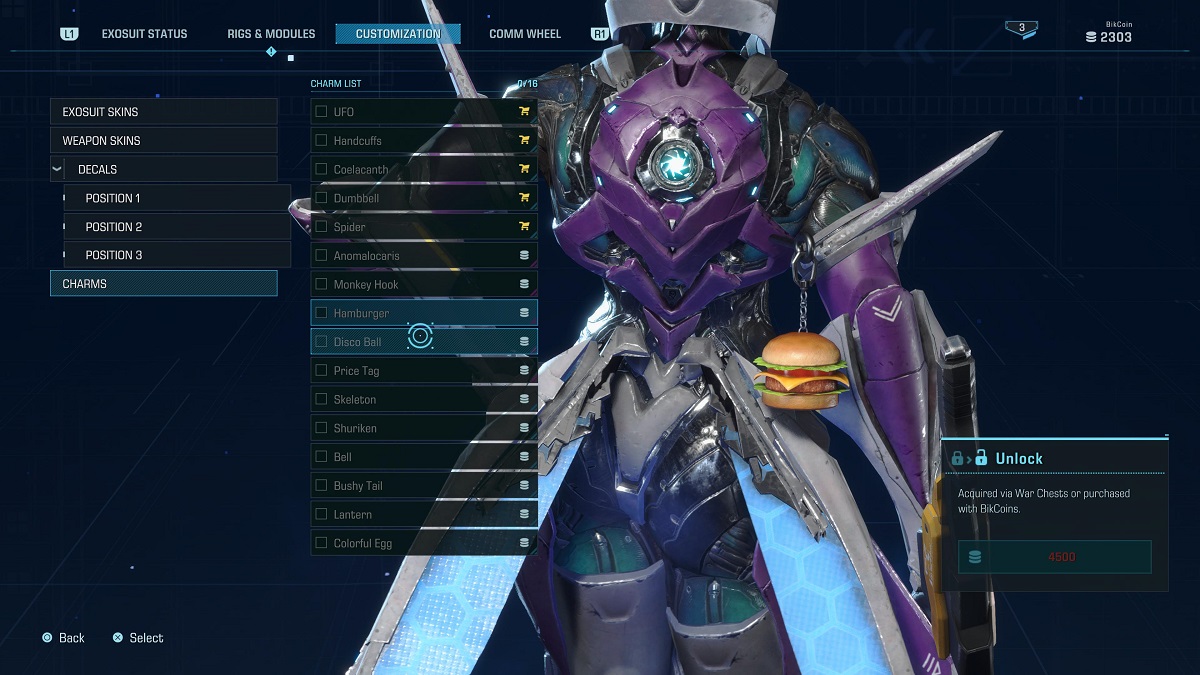Select decal Position 1
Image resolution: width=1200 pixels, height=675 pixels.
[177, 198]
